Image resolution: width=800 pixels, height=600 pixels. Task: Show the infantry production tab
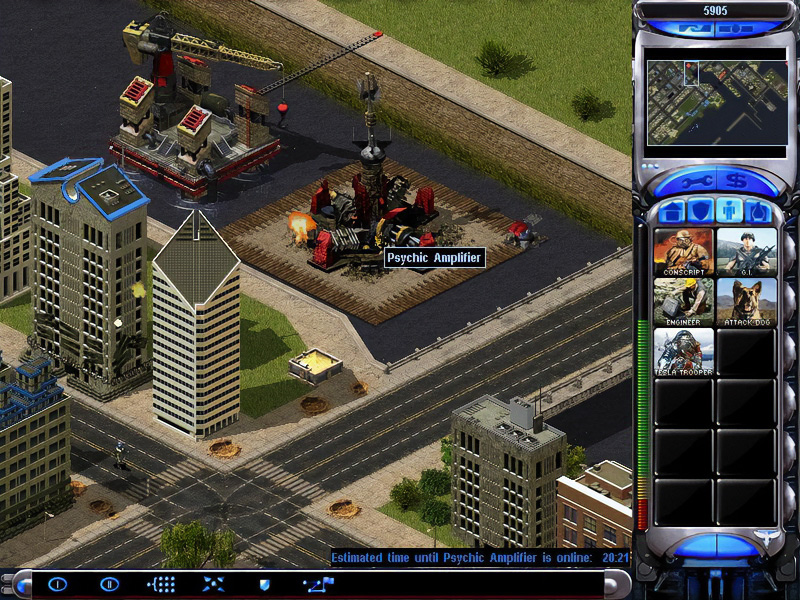tap(729, 212)
